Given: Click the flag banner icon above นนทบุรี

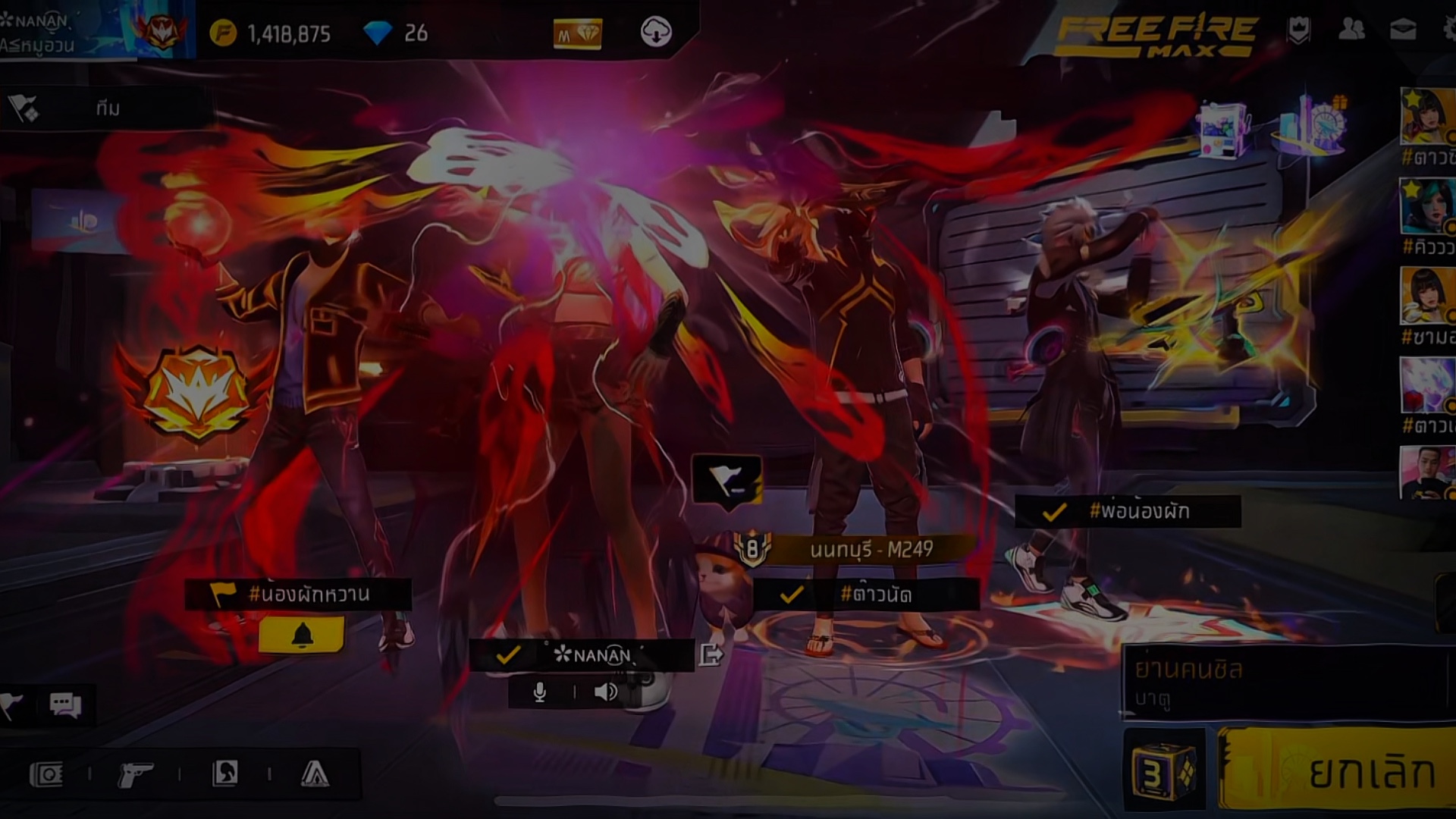Looking at the screenshot, I should click(x=726, y=479).
